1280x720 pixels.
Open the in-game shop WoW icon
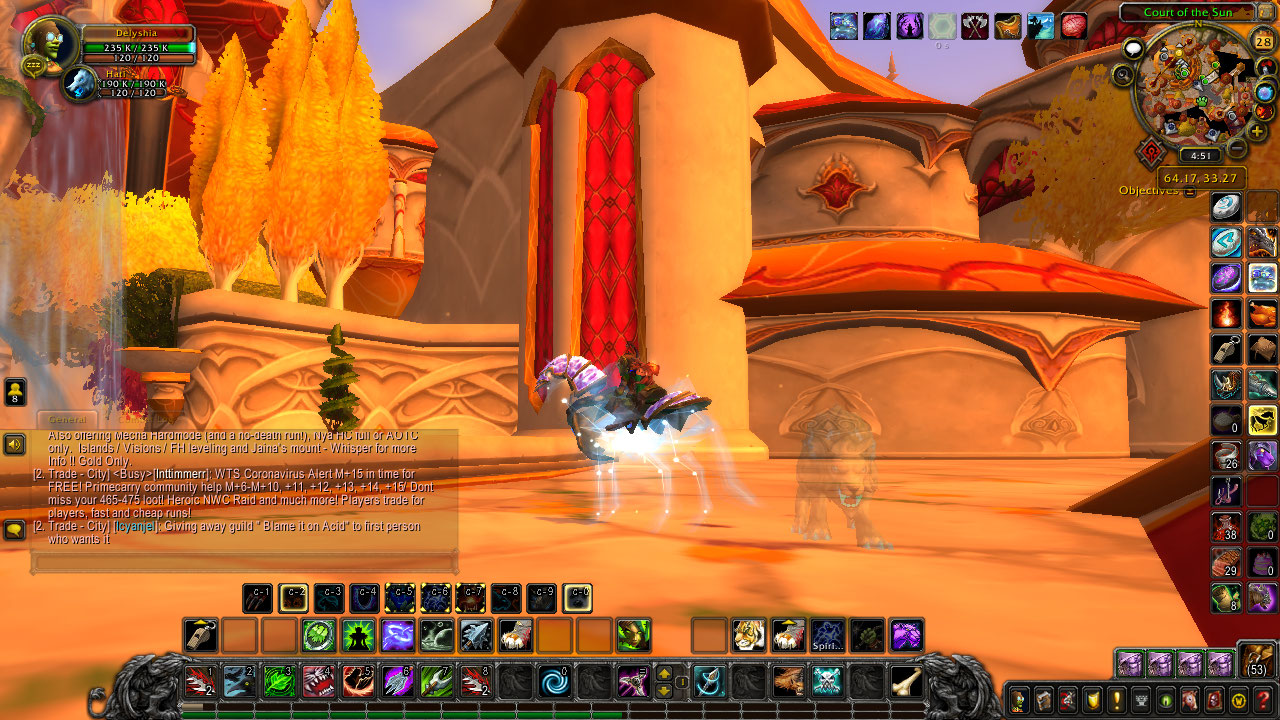point(1239,698)
